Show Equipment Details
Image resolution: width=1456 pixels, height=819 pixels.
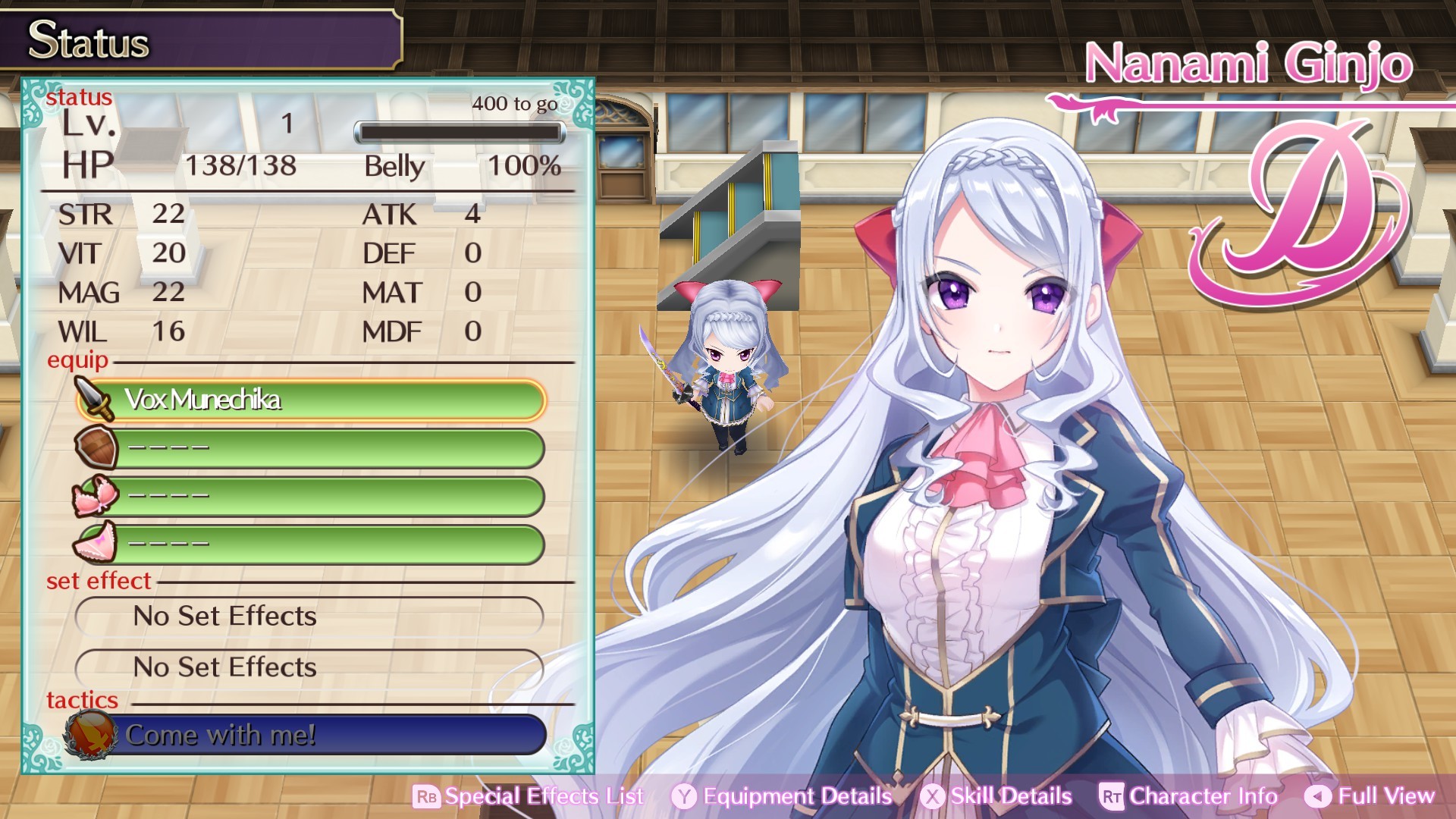click(x=782, y=796)
